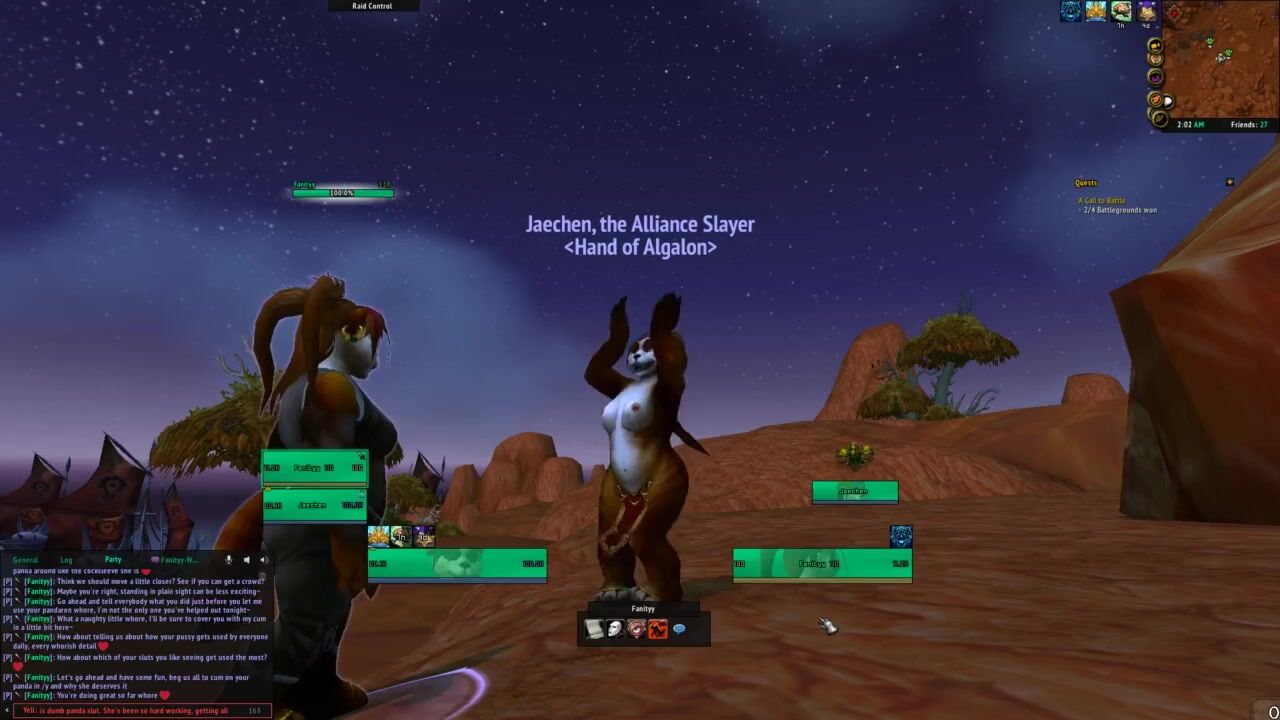Open the Friends list

(x=1249, y=125)
